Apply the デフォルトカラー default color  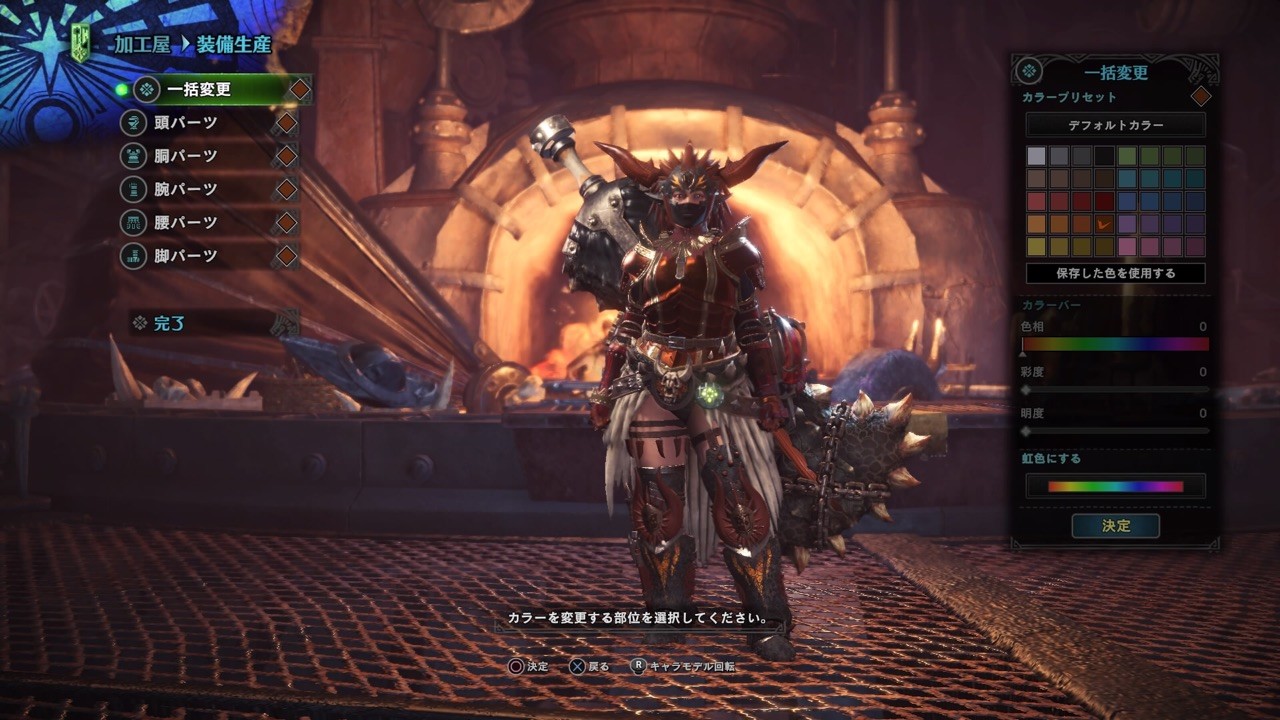click(x=1115, y=125)
